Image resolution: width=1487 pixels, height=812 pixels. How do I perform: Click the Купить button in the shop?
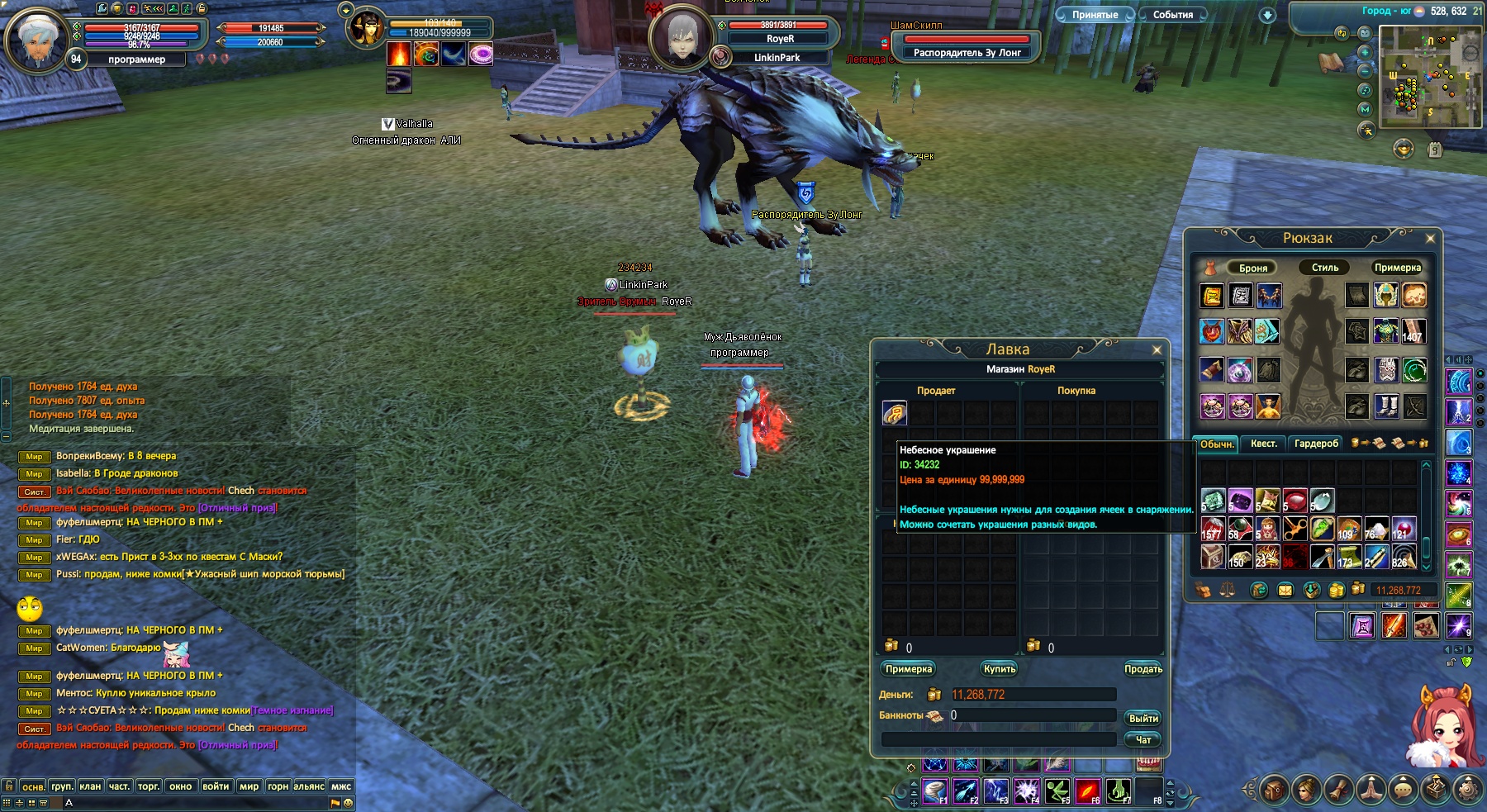pyautogui.click(x=999, y=669)
